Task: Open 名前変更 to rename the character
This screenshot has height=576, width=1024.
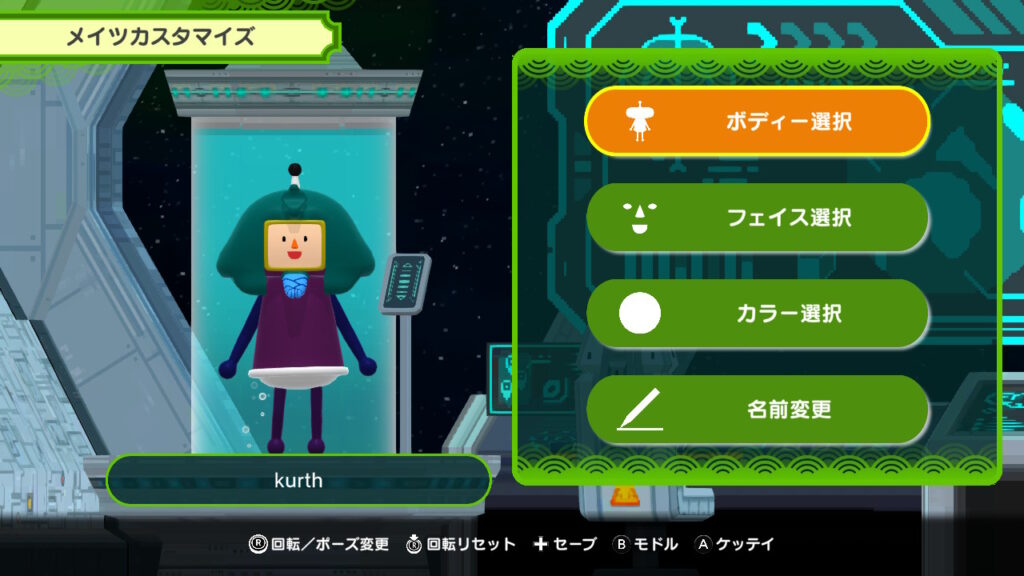Action: click(x=757, y=409)
